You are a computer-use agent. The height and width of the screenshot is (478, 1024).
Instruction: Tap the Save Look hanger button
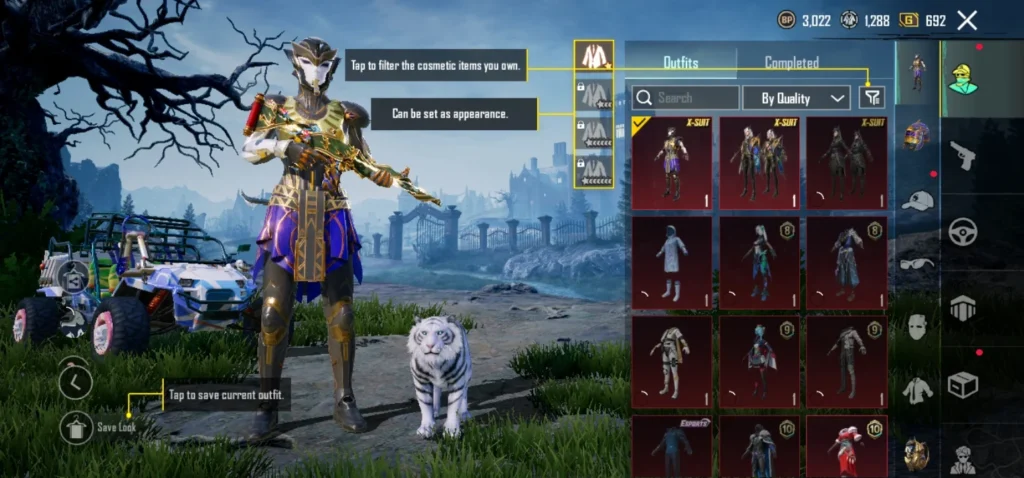tap(76, 428)
